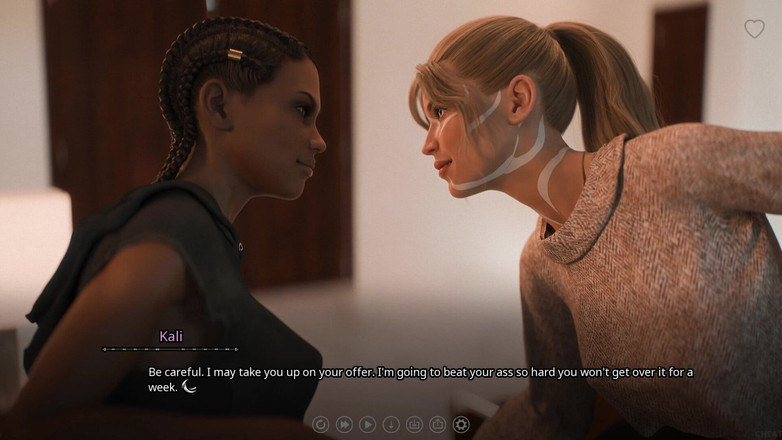Open settings with the gear icon

(x=461, y=424)
